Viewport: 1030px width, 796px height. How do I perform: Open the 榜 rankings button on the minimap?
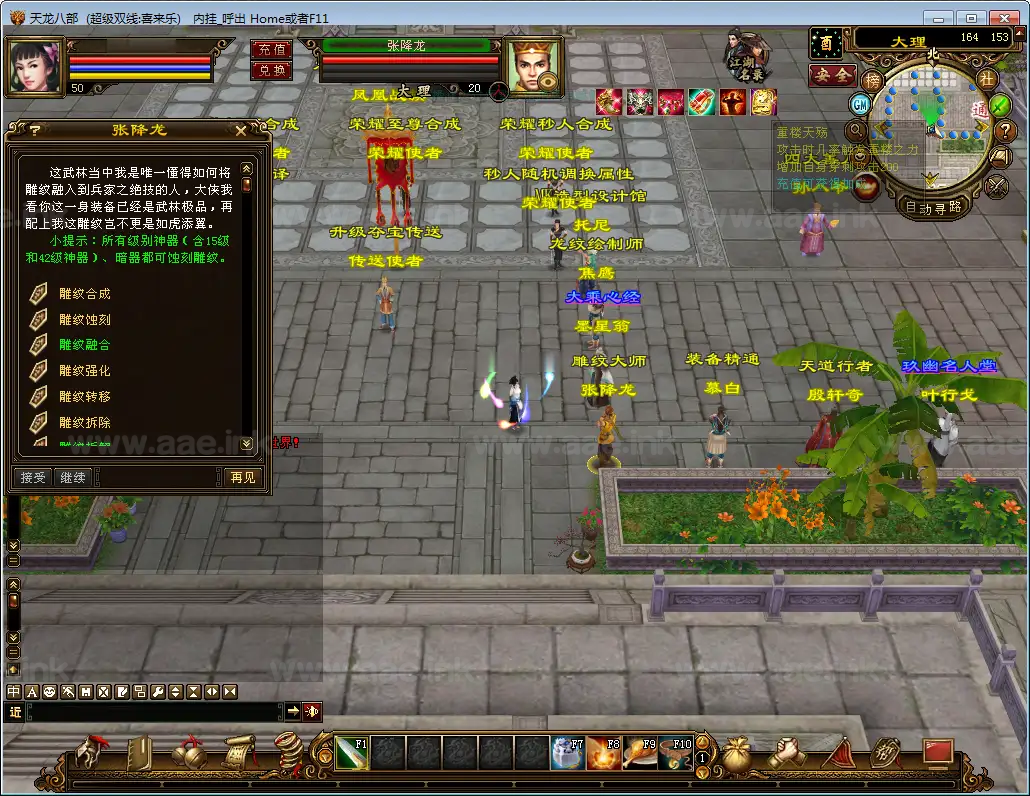pyautogui.click(x=873, y=80)
